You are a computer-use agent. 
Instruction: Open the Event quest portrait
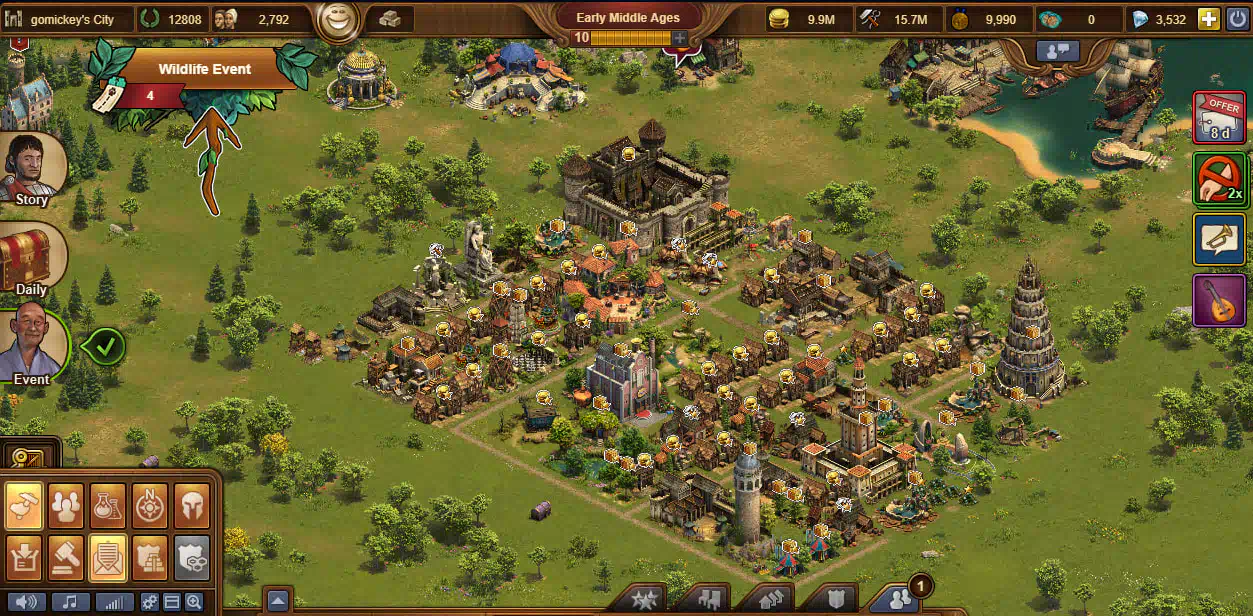32,346
